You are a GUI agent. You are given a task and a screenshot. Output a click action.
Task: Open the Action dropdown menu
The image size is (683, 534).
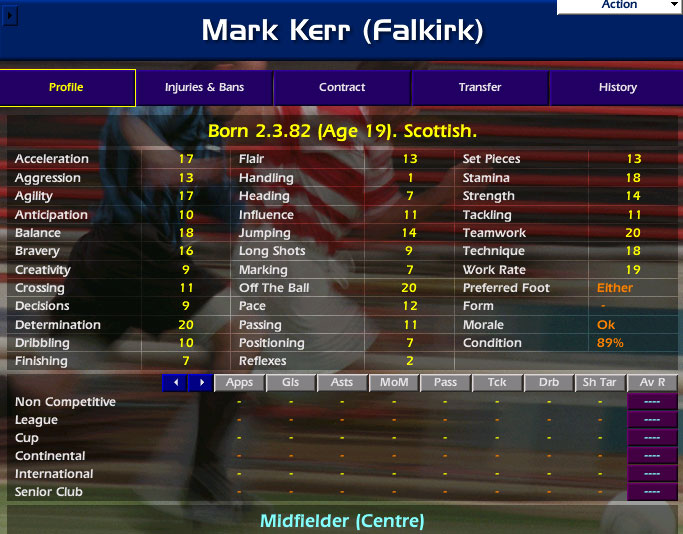point(620,6)
